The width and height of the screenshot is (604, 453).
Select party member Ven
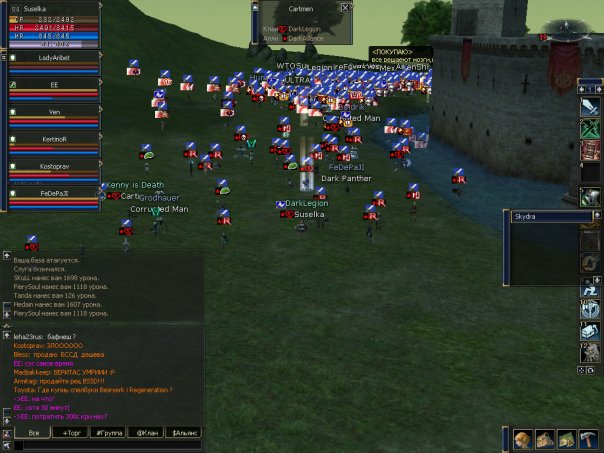(x=54, y=112)
